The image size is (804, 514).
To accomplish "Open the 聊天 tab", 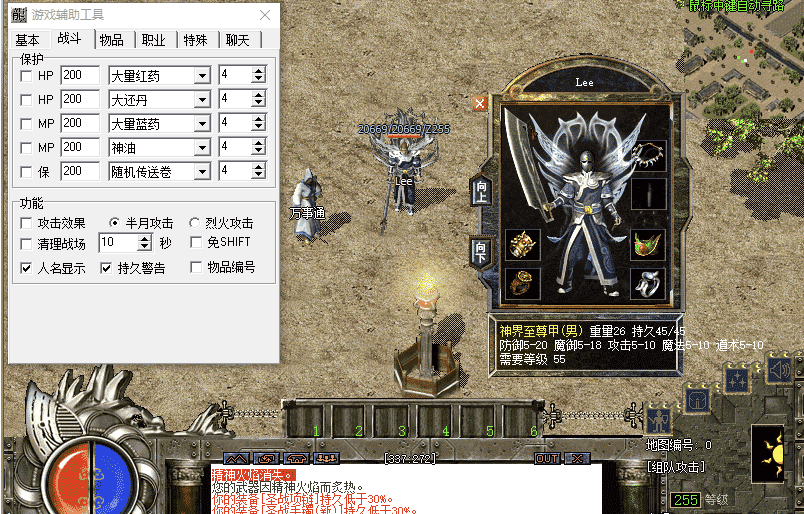I will click(x=238, y=40).
